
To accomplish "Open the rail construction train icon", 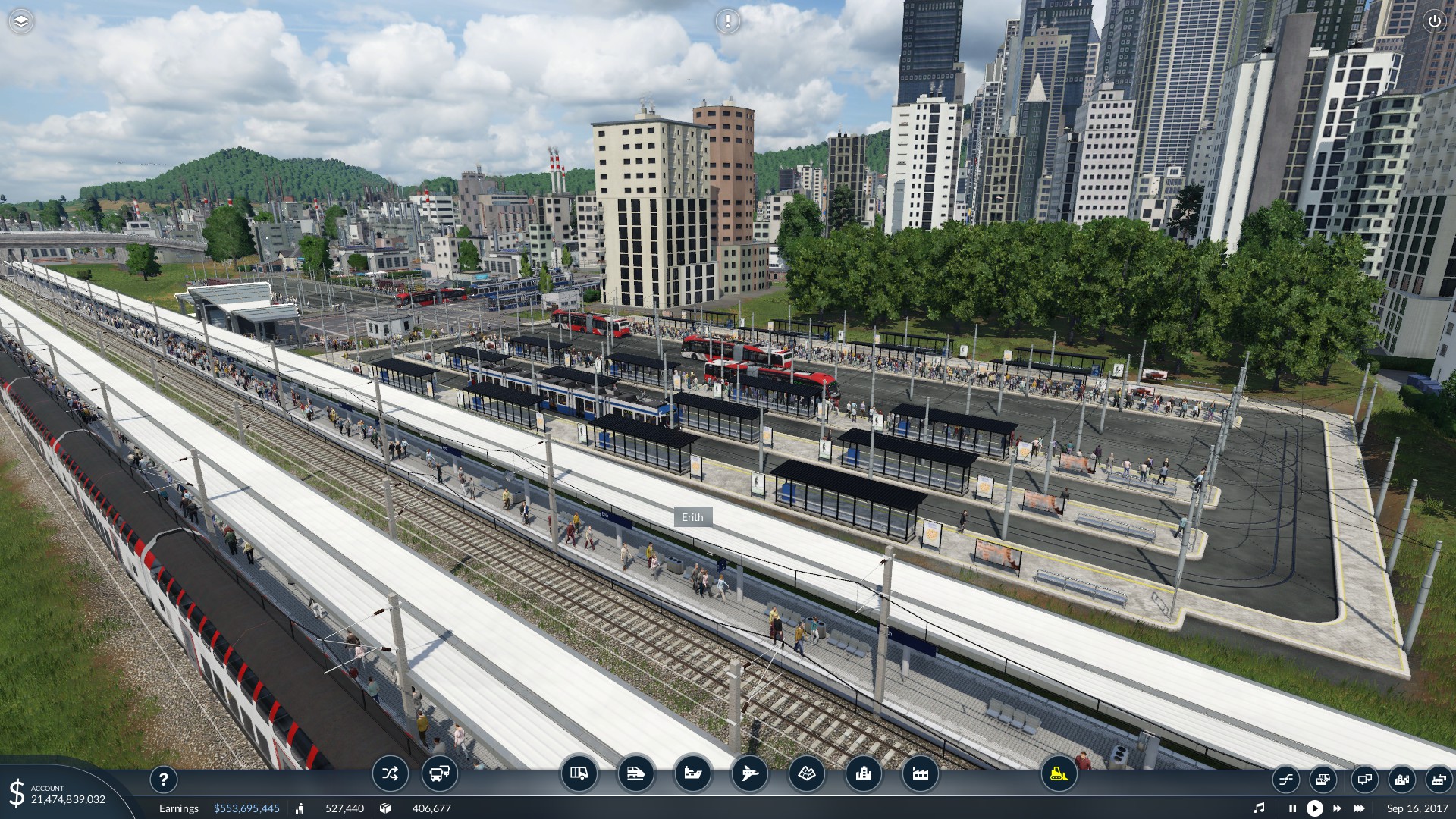I will [x=635, y=774].
